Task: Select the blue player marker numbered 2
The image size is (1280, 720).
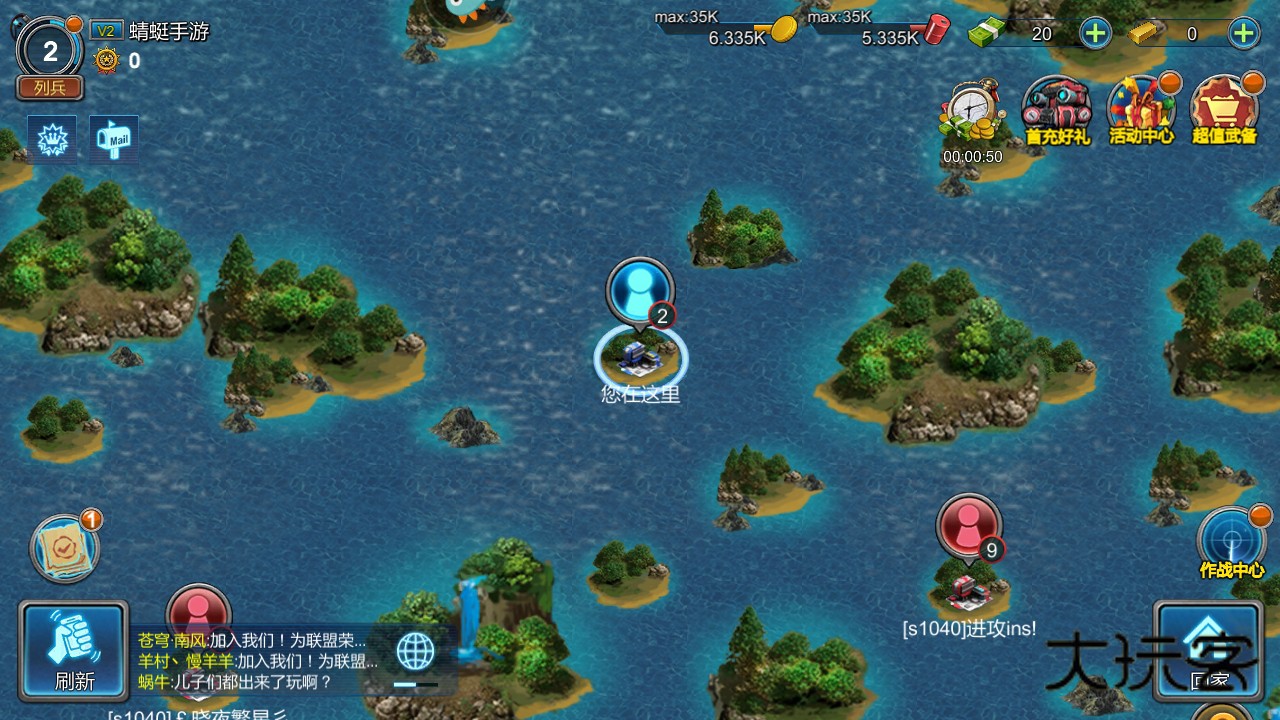Action: coord(640,288)
